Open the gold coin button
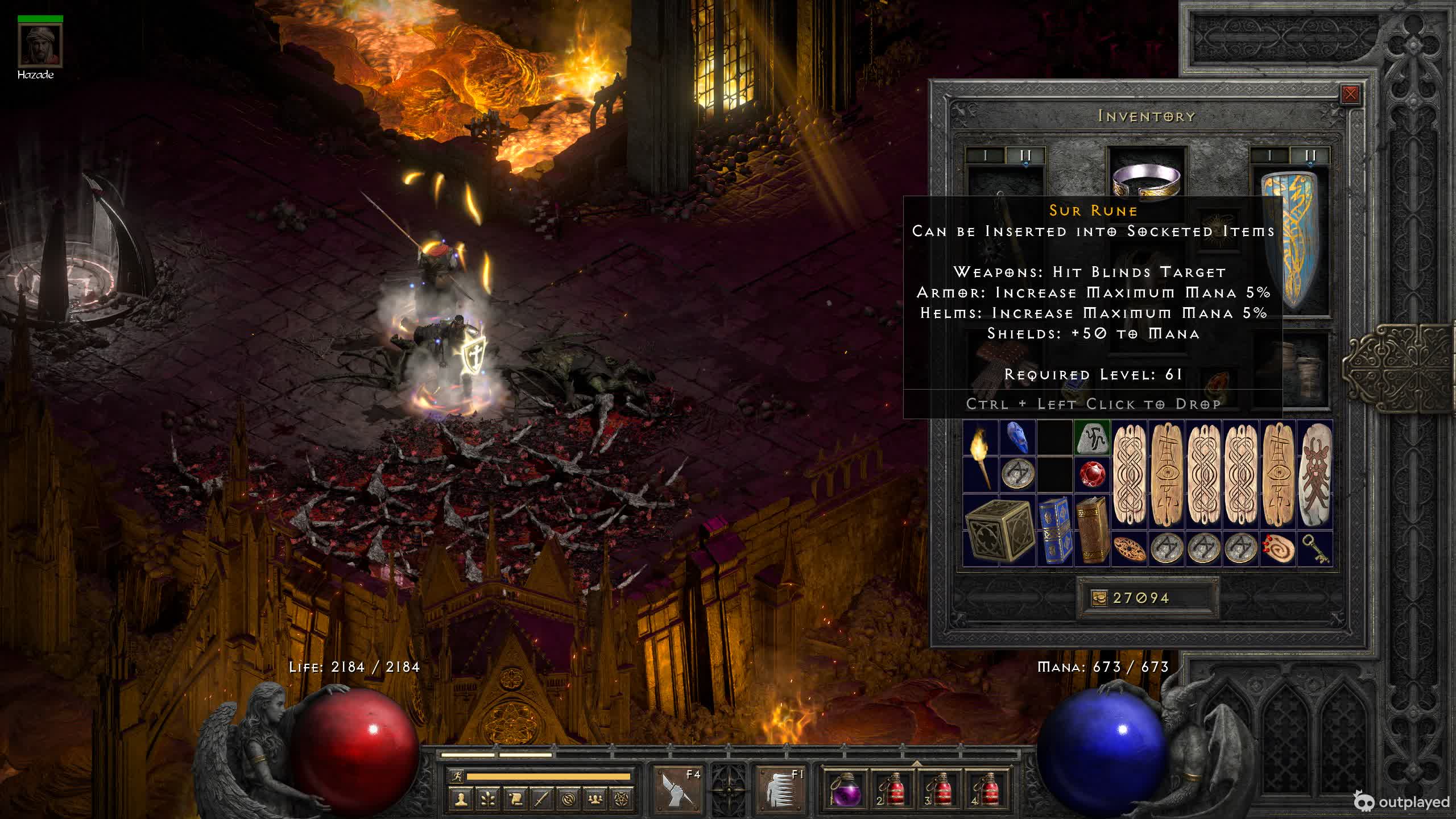The width and height of the screenshot is (1456, 819). (1099, 598)
